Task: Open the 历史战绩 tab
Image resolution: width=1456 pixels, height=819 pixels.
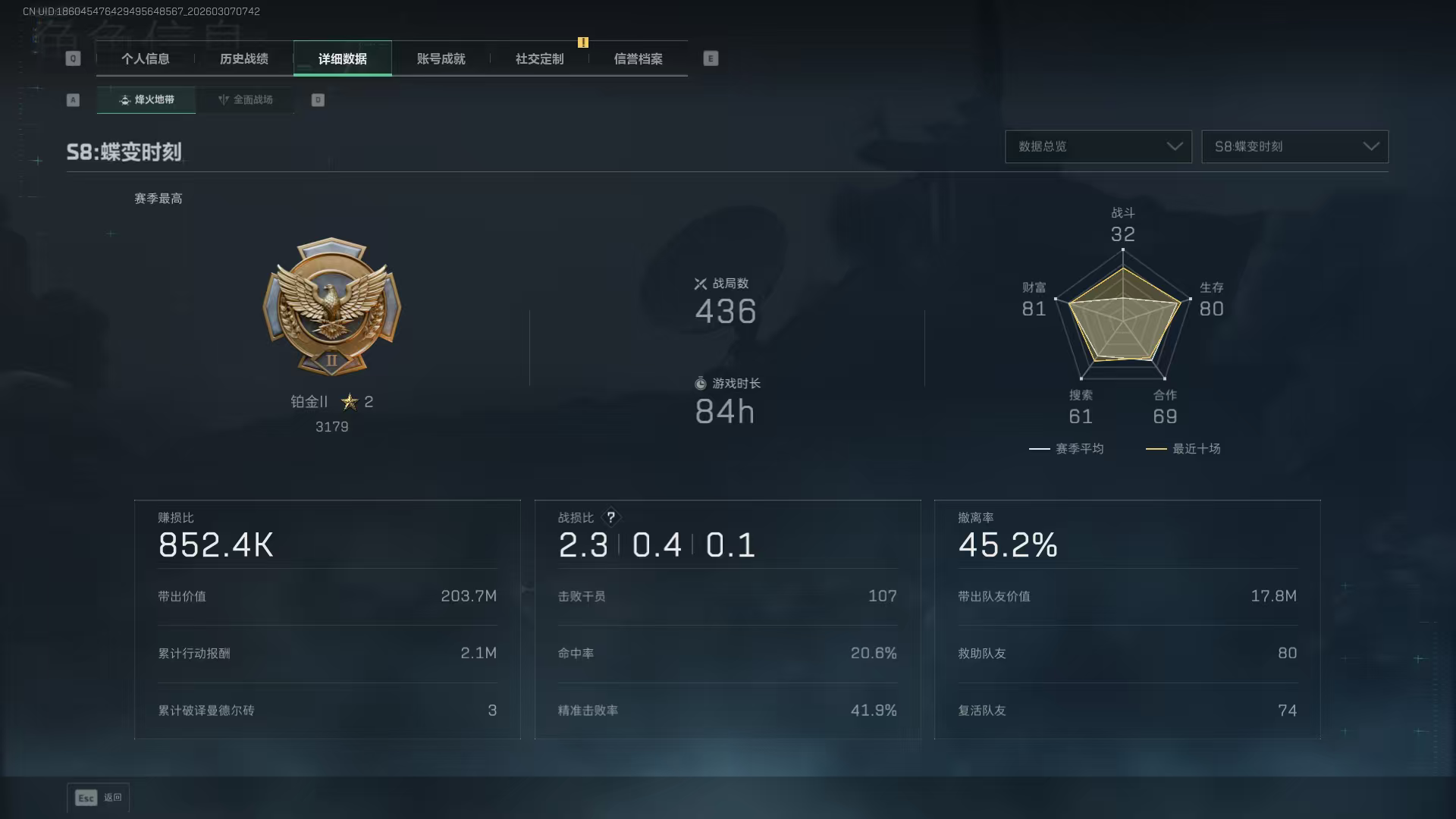Action: (243, 59)
